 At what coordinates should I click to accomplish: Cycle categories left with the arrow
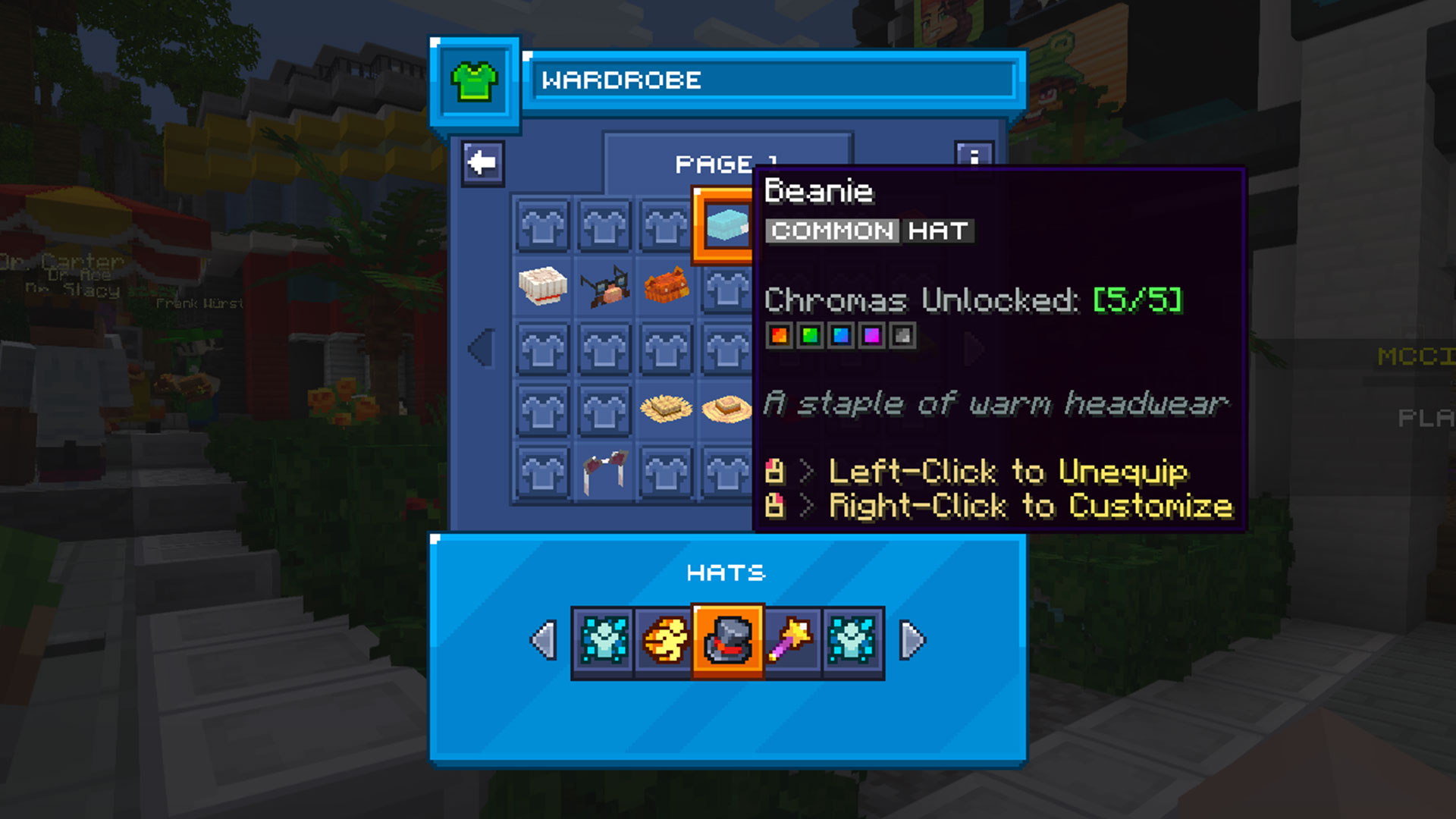pos(543,642)
